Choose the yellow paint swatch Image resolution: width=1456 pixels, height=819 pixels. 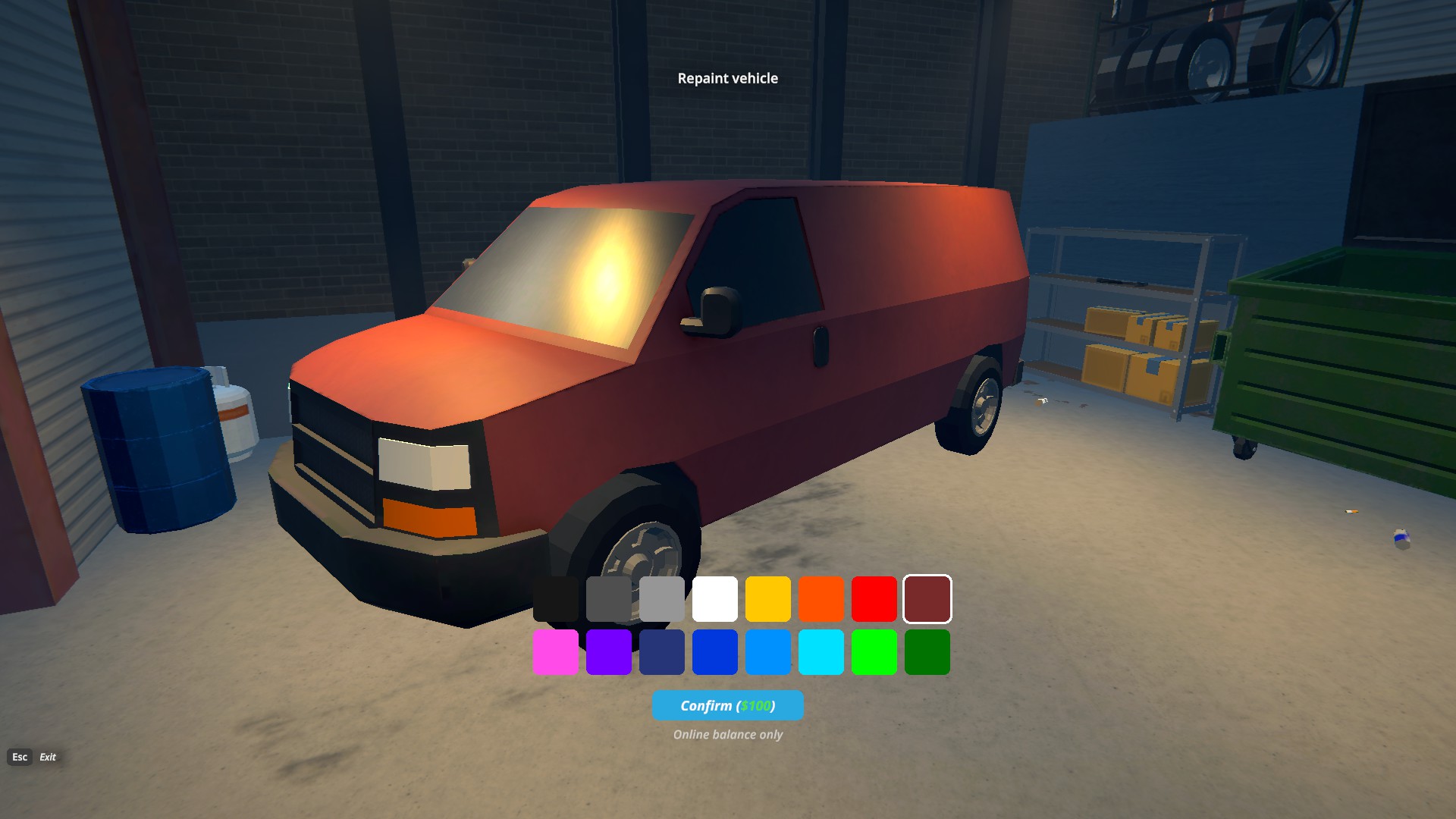coord(768,599)
